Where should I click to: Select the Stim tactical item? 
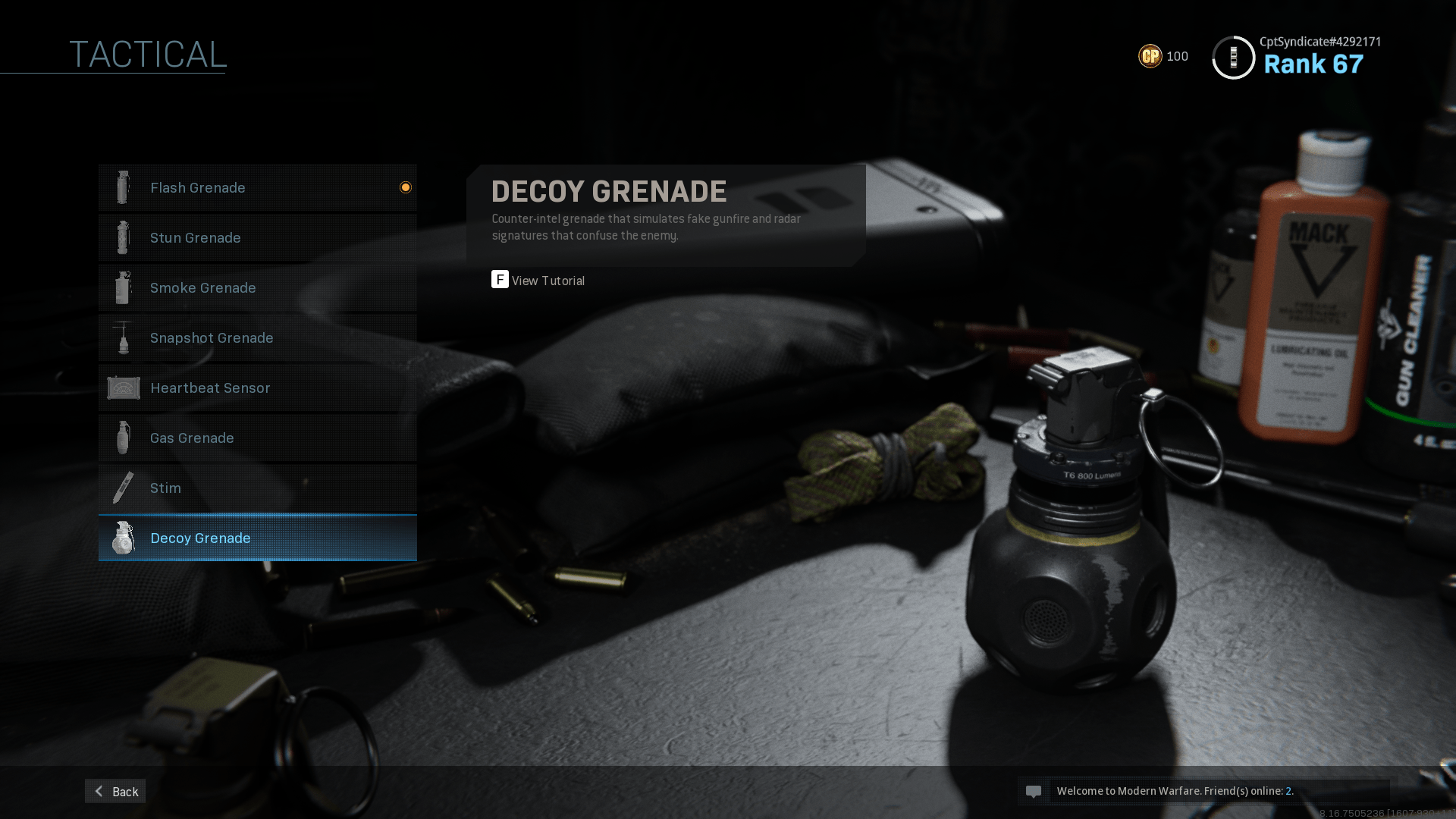257,488
